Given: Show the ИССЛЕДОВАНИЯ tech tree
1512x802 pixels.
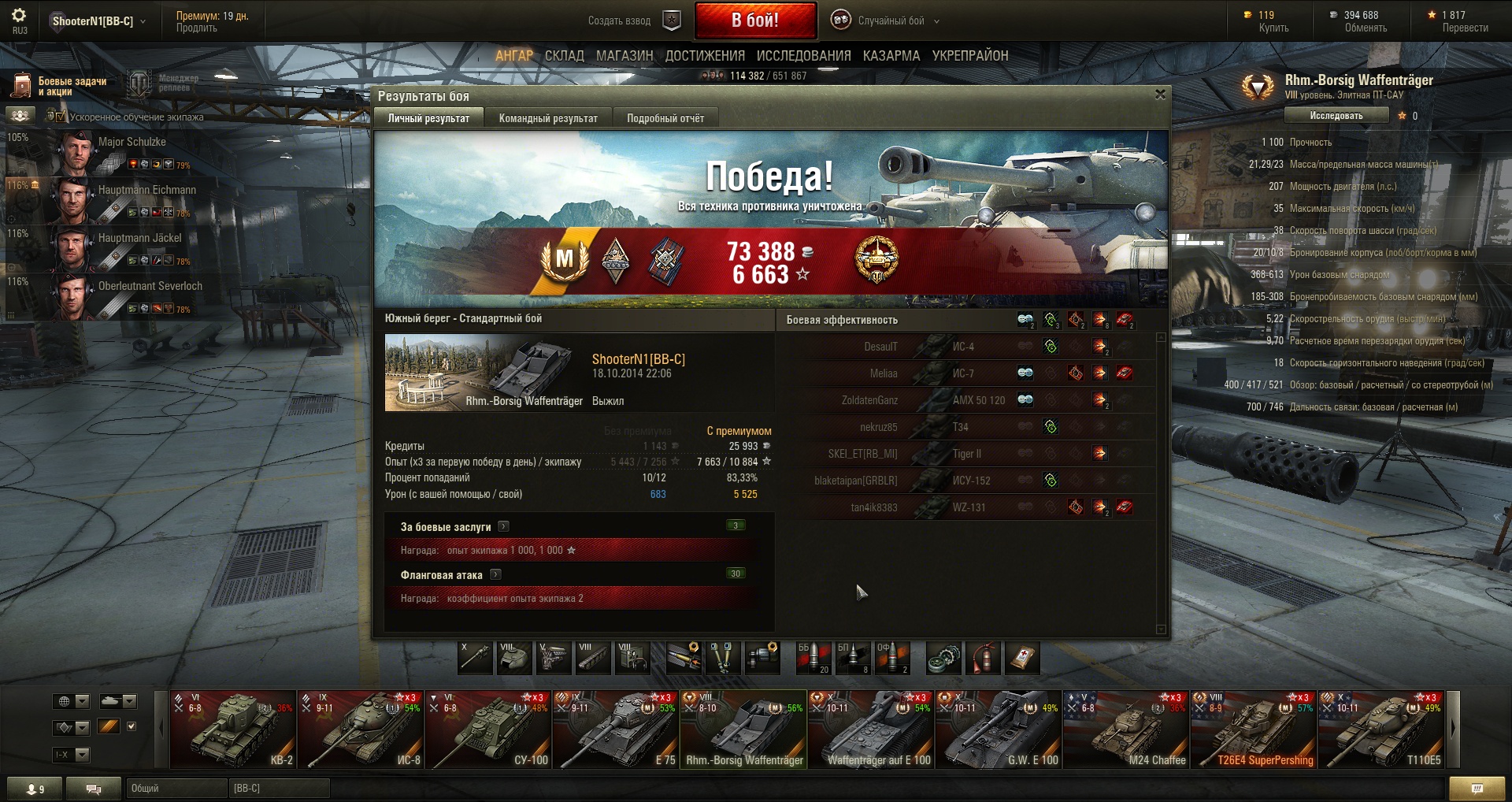Looking at the screenshot, I should click(803, 56).
